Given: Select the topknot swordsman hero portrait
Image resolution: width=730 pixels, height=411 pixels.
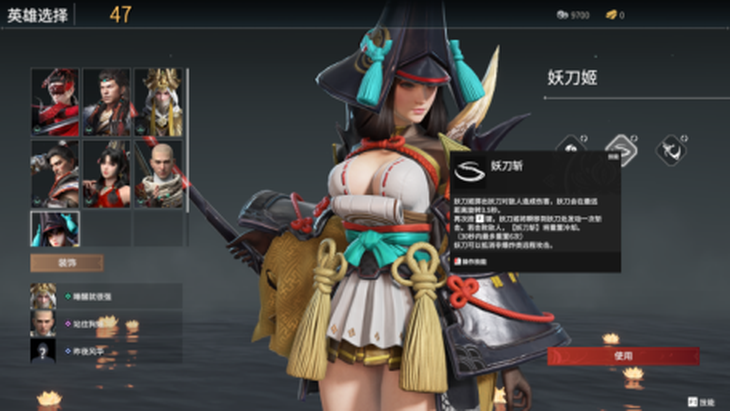Looking at the screenshot, I should point(55,173).
